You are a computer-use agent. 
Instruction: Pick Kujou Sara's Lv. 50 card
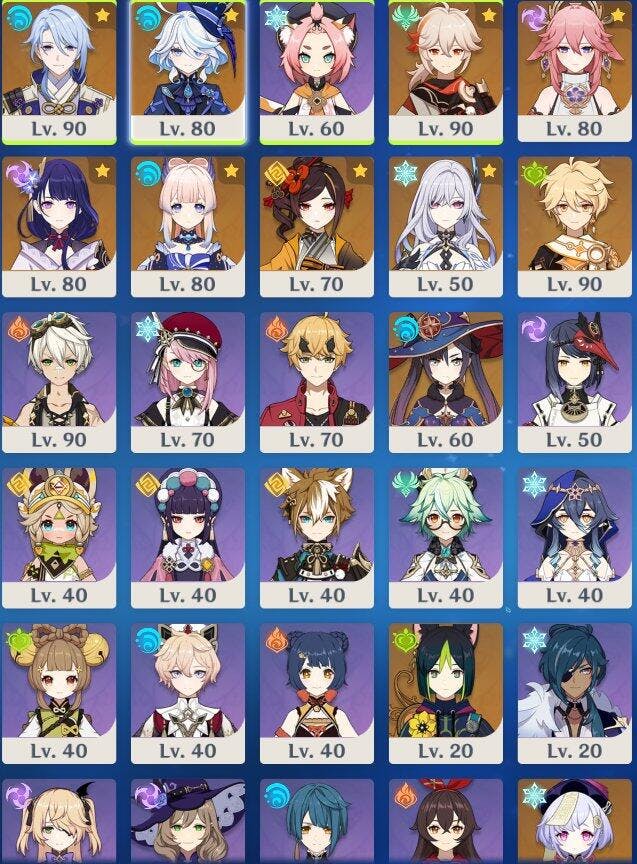[575, 372]
